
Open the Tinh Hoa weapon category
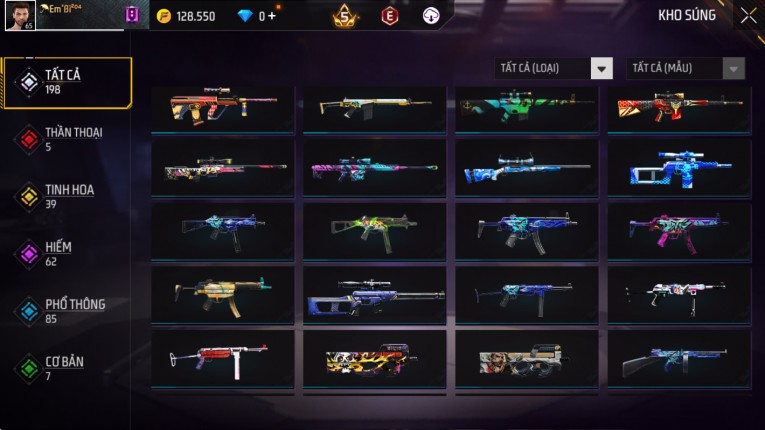[66, 195]
